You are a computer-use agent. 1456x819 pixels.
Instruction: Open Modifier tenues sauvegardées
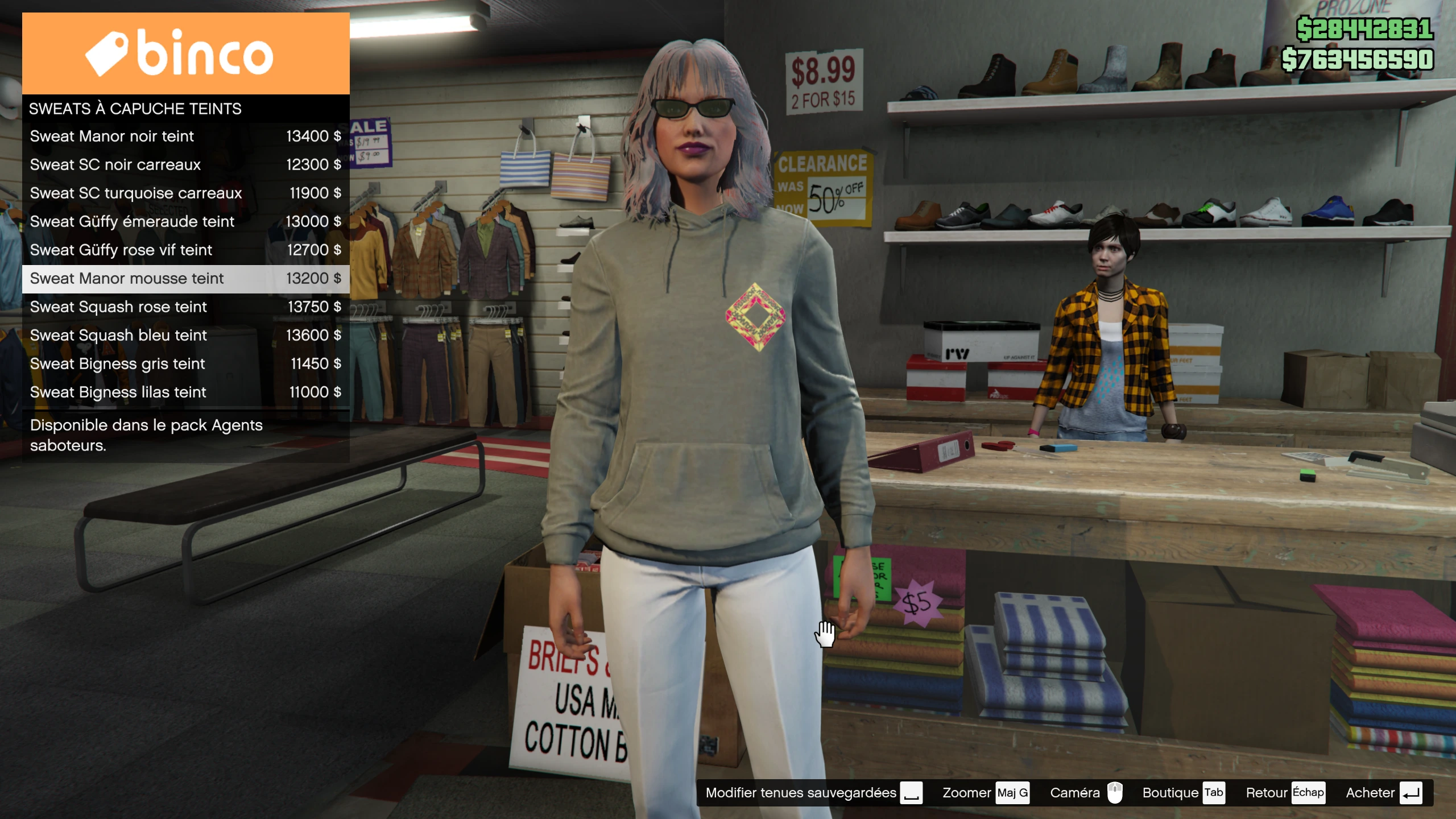pyautogui.click(x=813, y=793)
